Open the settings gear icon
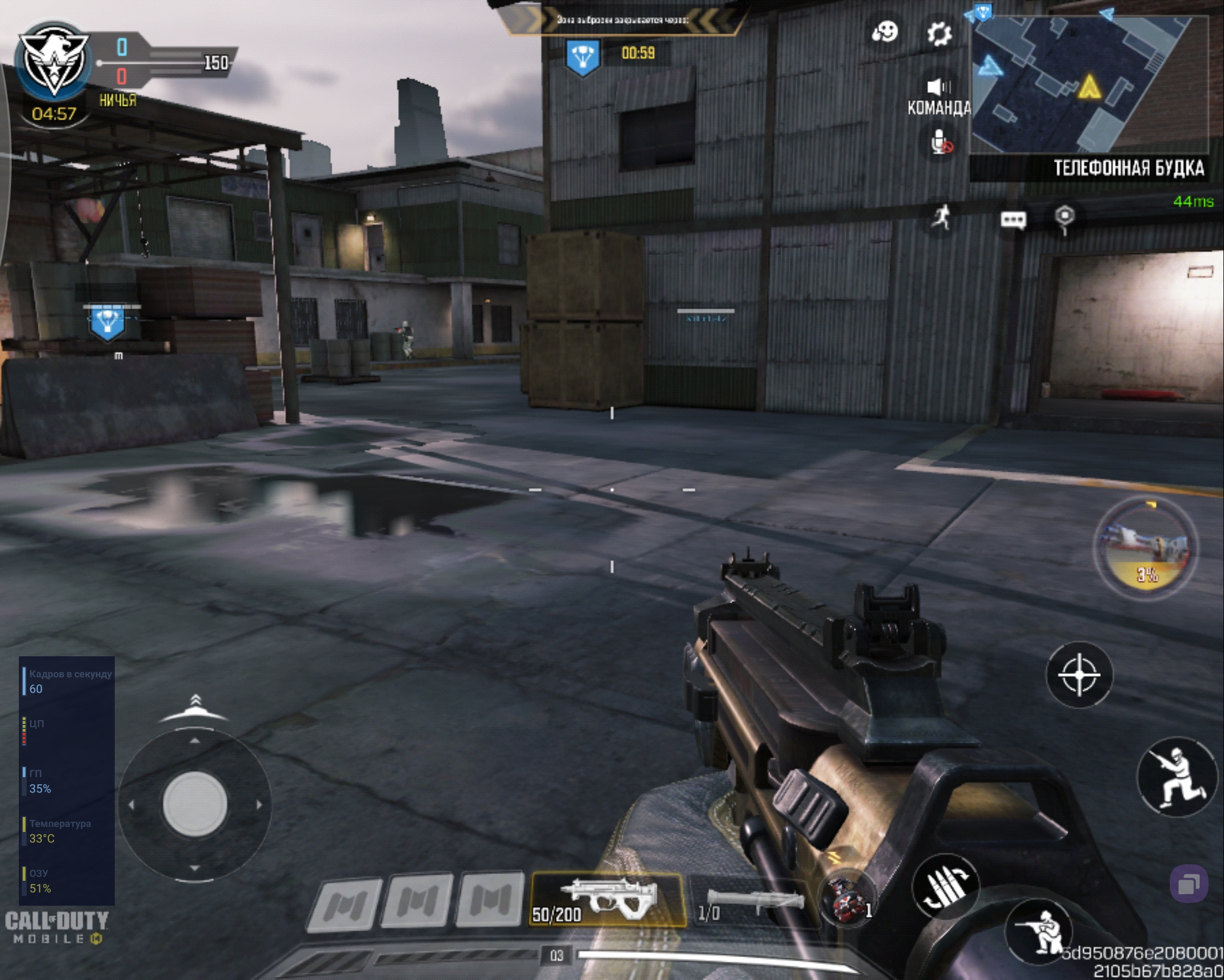Image resolution: width=1224 pixels, height=980 pixels. point(939,33)
